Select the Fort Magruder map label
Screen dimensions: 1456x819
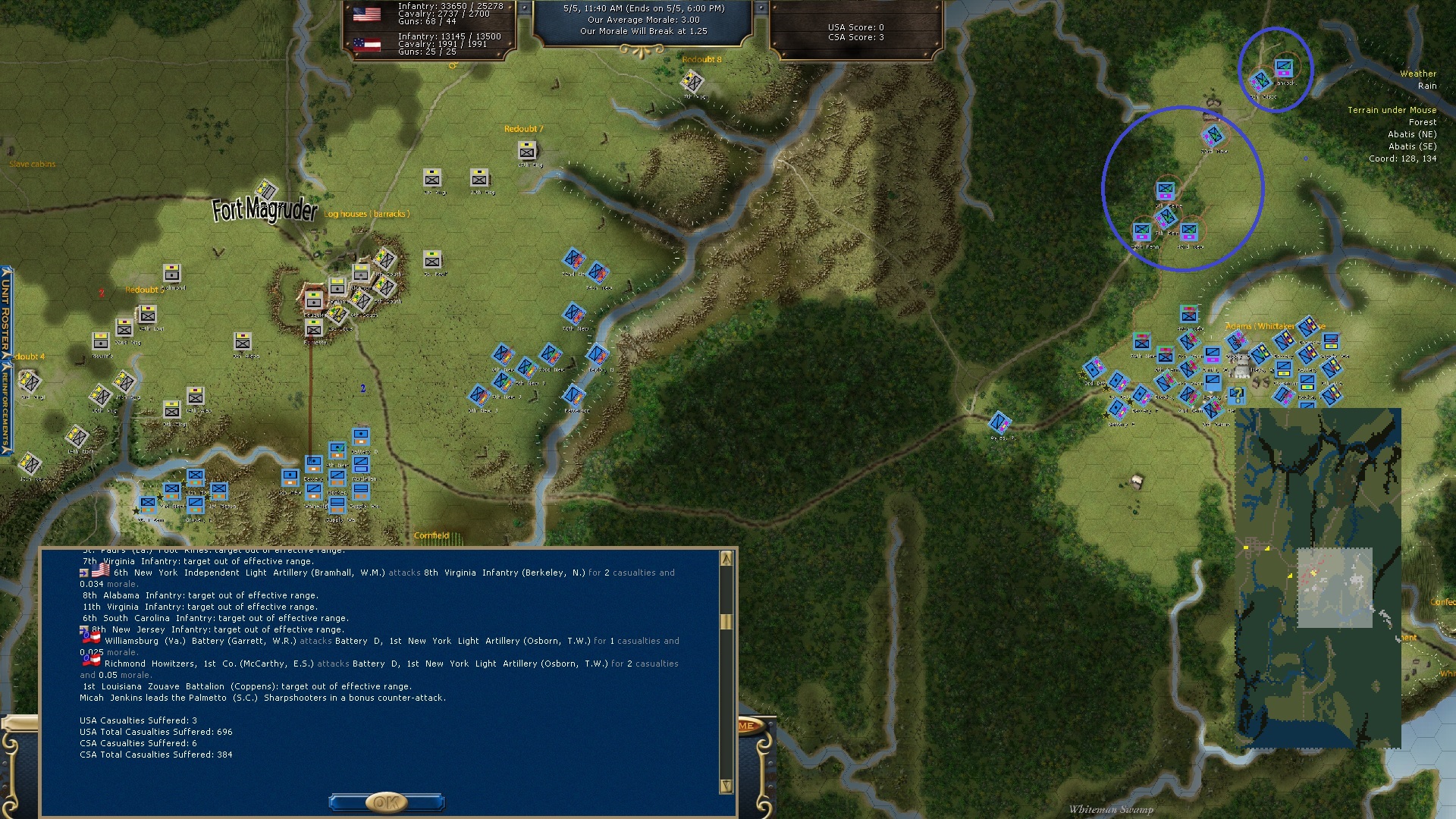[x=264, y=210]
